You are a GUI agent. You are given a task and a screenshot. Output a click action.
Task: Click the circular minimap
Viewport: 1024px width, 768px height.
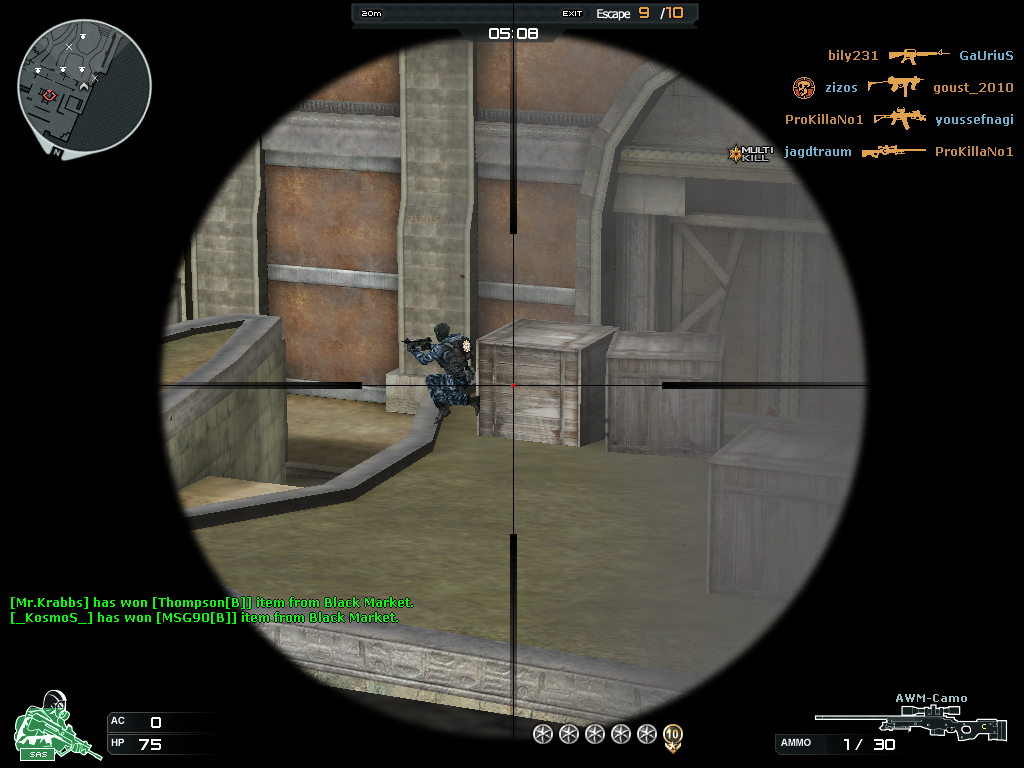tap(84, 86)
